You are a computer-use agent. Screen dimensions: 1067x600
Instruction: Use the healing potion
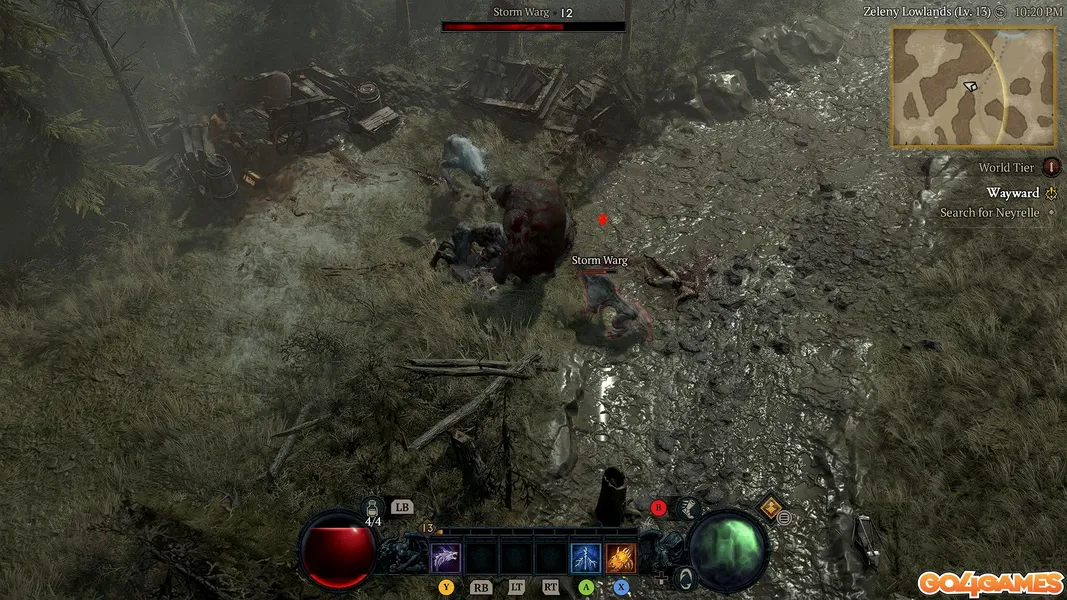click(373, 509)
